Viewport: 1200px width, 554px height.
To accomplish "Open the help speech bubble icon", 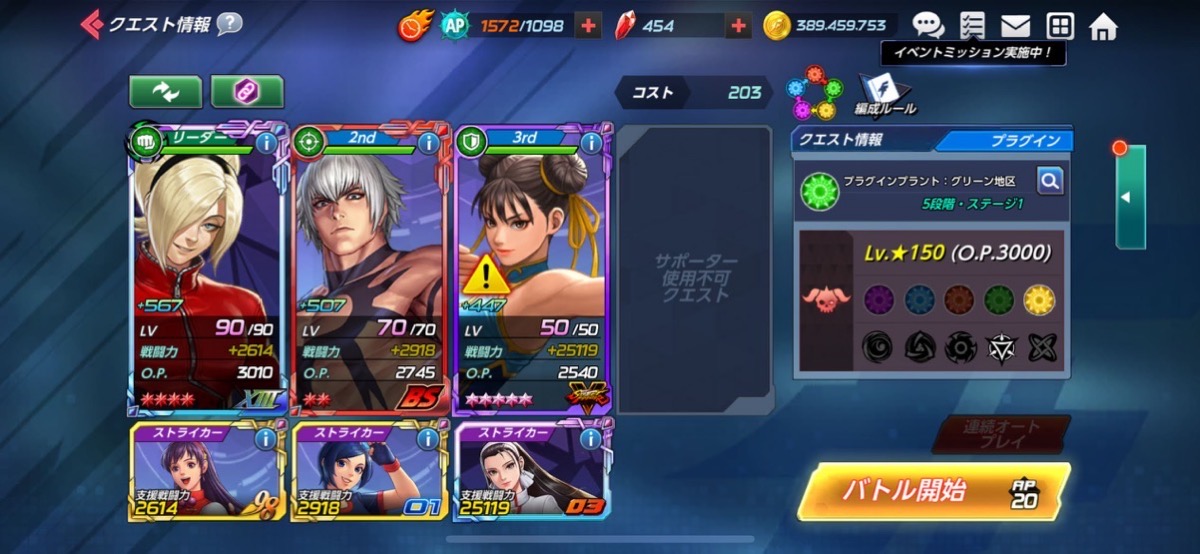I will 229,23.
